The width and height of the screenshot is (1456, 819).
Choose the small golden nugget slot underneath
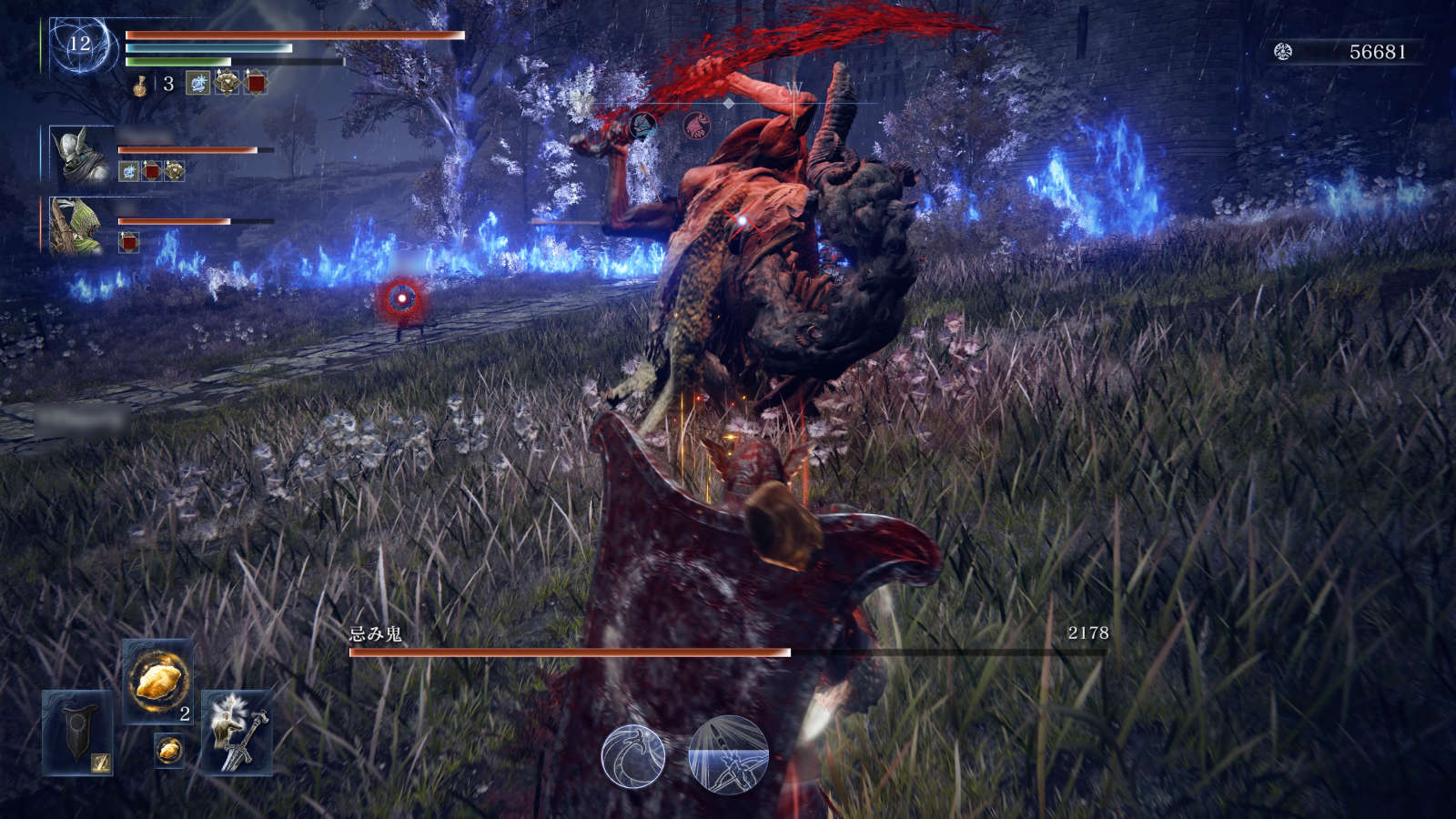pos(168,750)
